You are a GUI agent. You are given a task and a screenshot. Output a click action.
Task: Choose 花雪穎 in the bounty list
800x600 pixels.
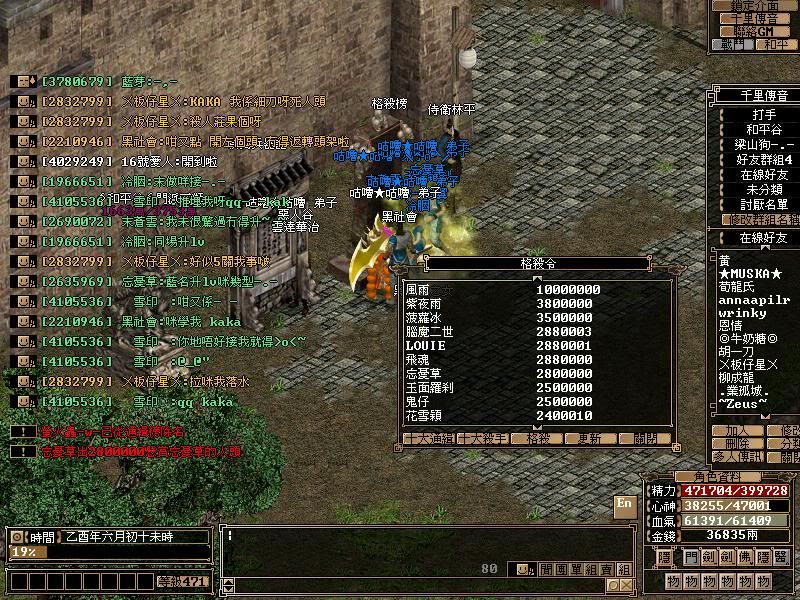(424, 416)
